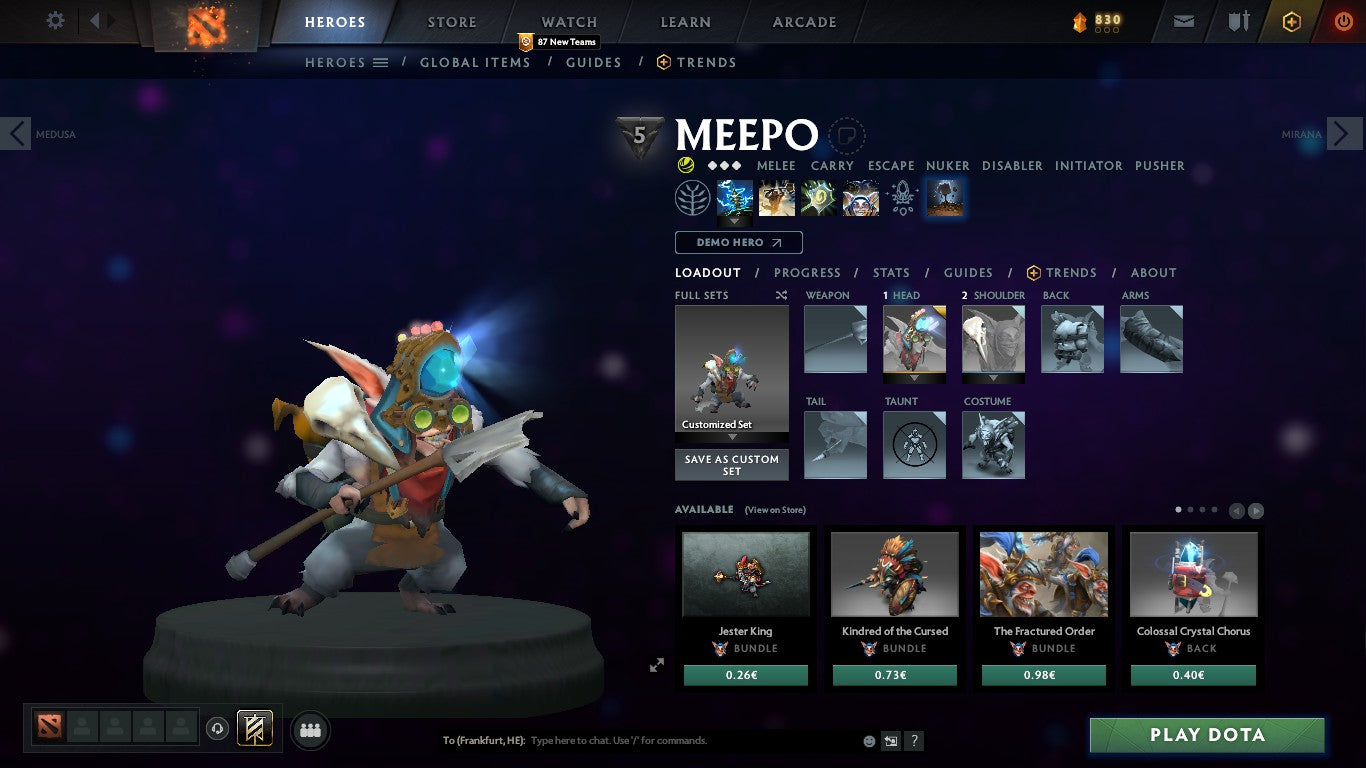Click the friends list icon bottom right
The width and height of the screenshot is (1366, 768).
coord(310,730)
